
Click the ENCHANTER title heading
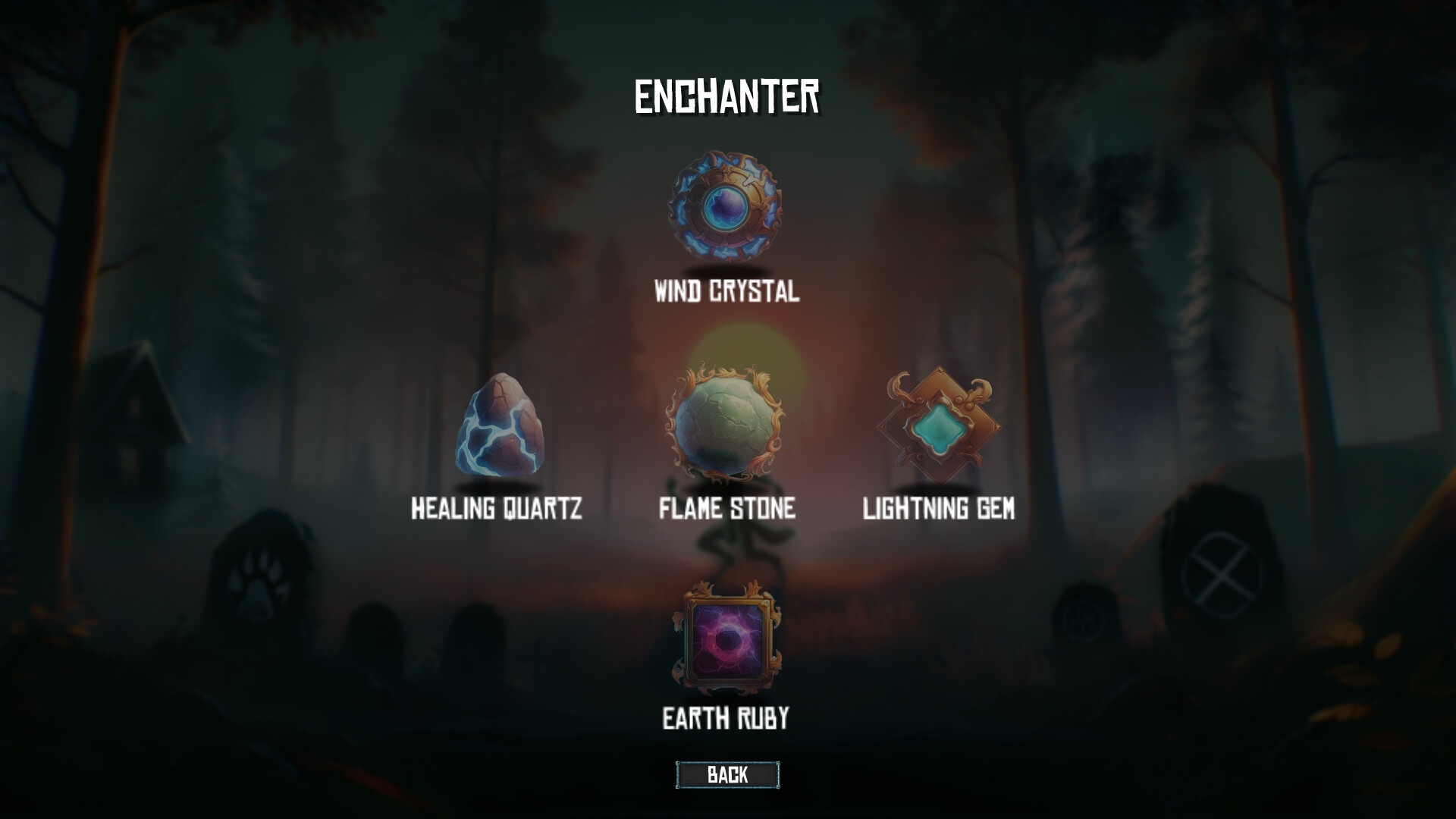pyautogui.click(x=727, y=94)
